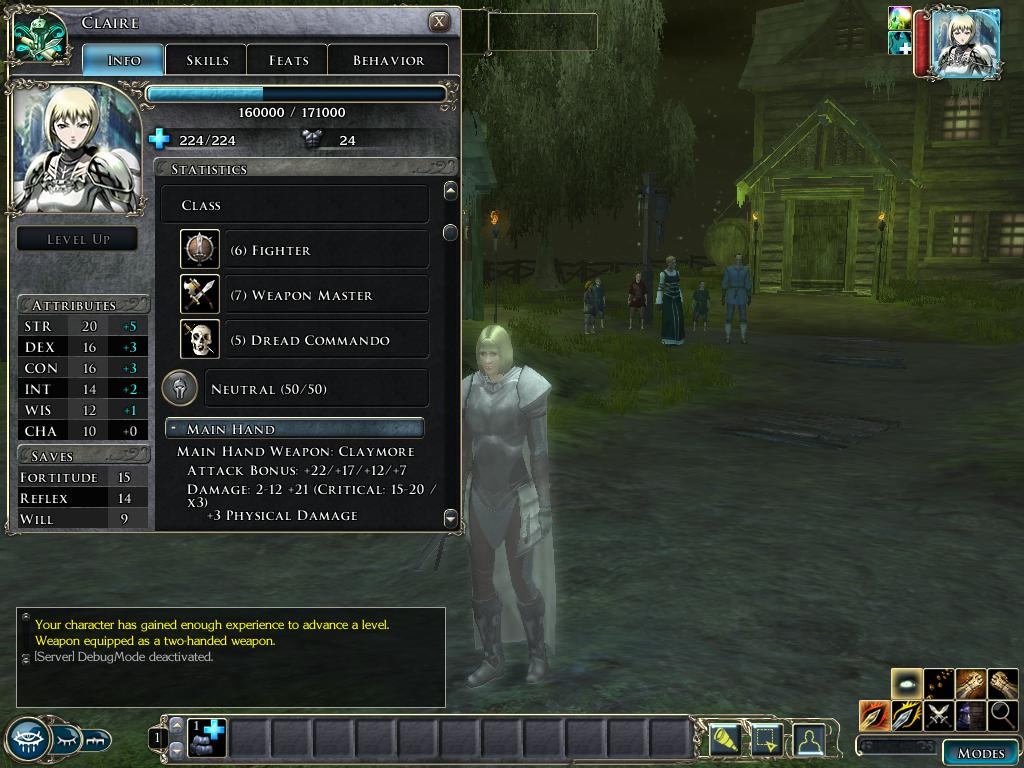Image resolution: width=1024 pixels, height=768 pixels.
Task: Toggle the crossed swords combat mode
Action: (939, 716)
